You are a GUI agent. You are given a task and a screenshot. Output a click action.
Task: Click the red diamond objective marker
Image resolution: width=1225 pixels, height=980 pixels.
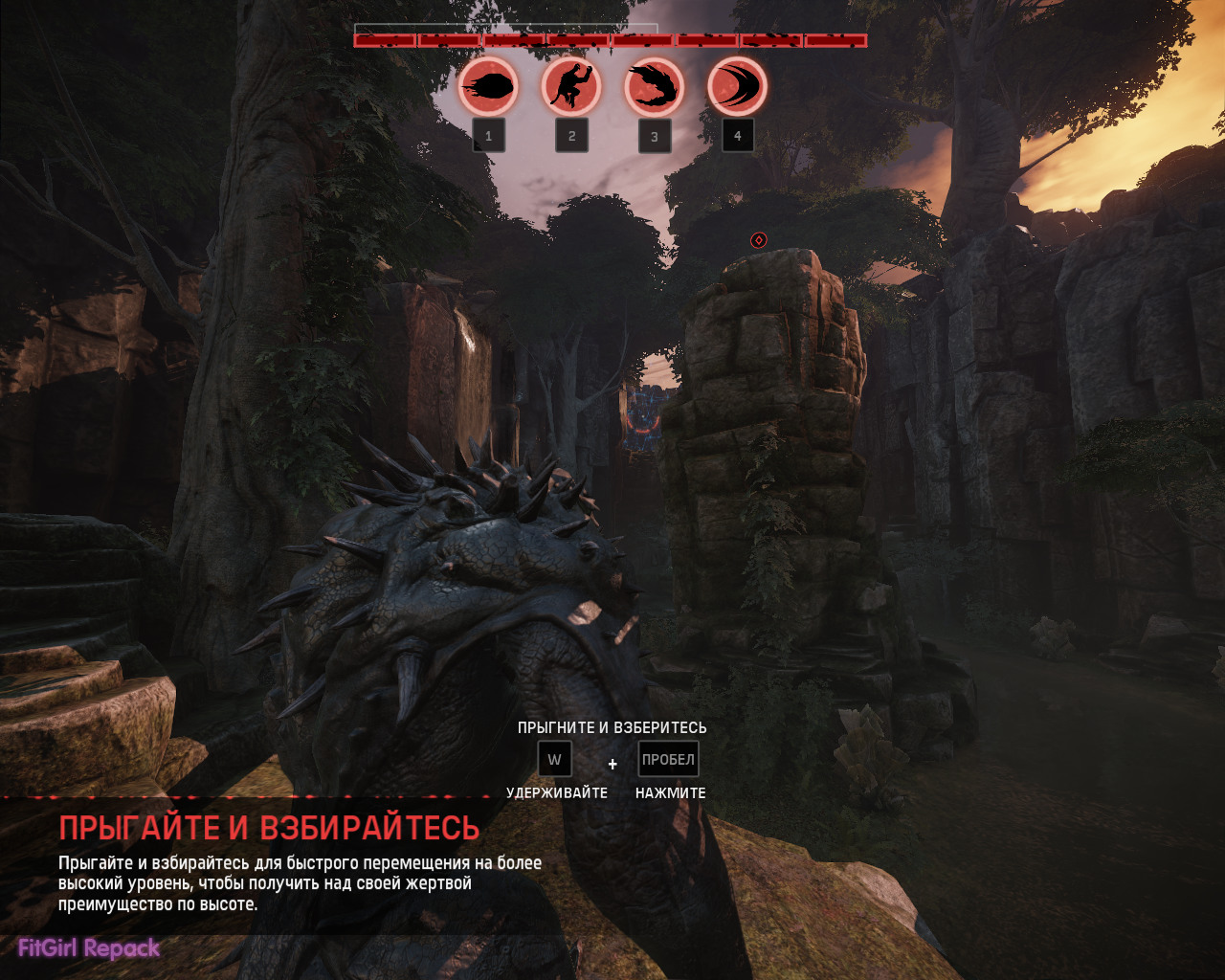pyautogui.click(x=759, y=240)
